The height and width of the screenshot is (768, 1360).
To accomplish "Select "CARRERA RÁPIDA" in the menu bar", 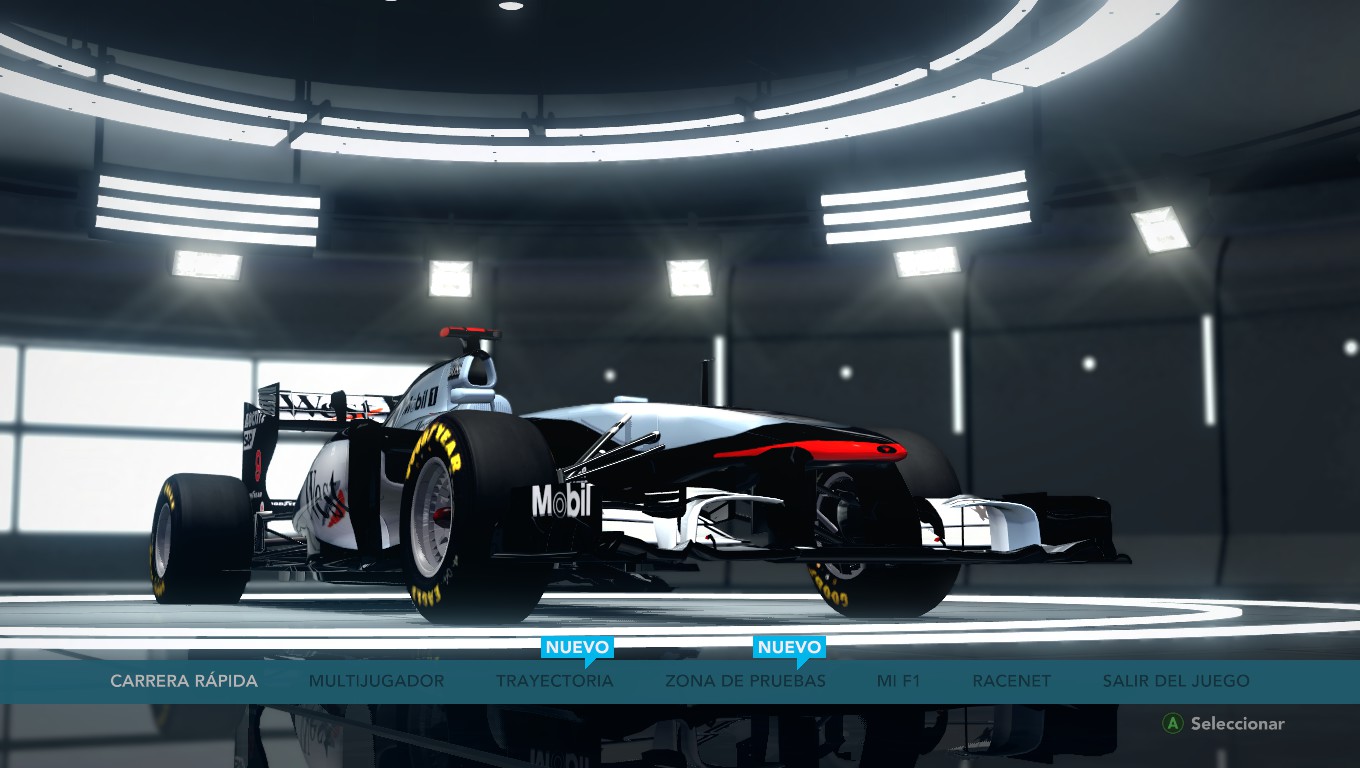I will (184, 680).
